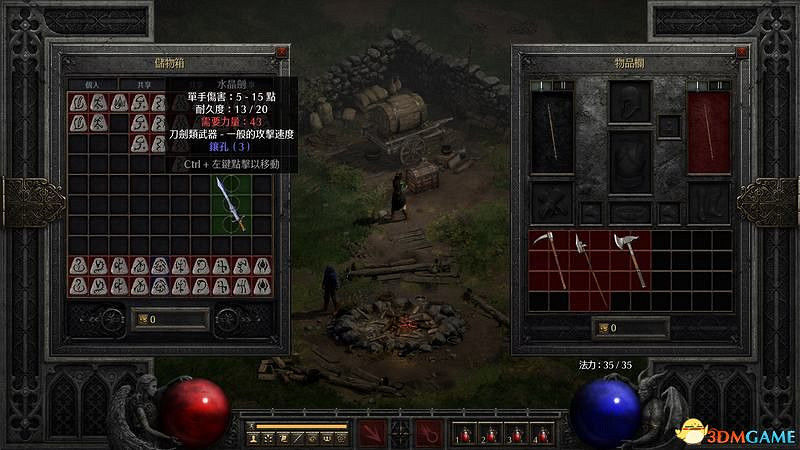Viewport: 800px width, 450px height.
Task: Close the stash window
Action: (282, 51)
